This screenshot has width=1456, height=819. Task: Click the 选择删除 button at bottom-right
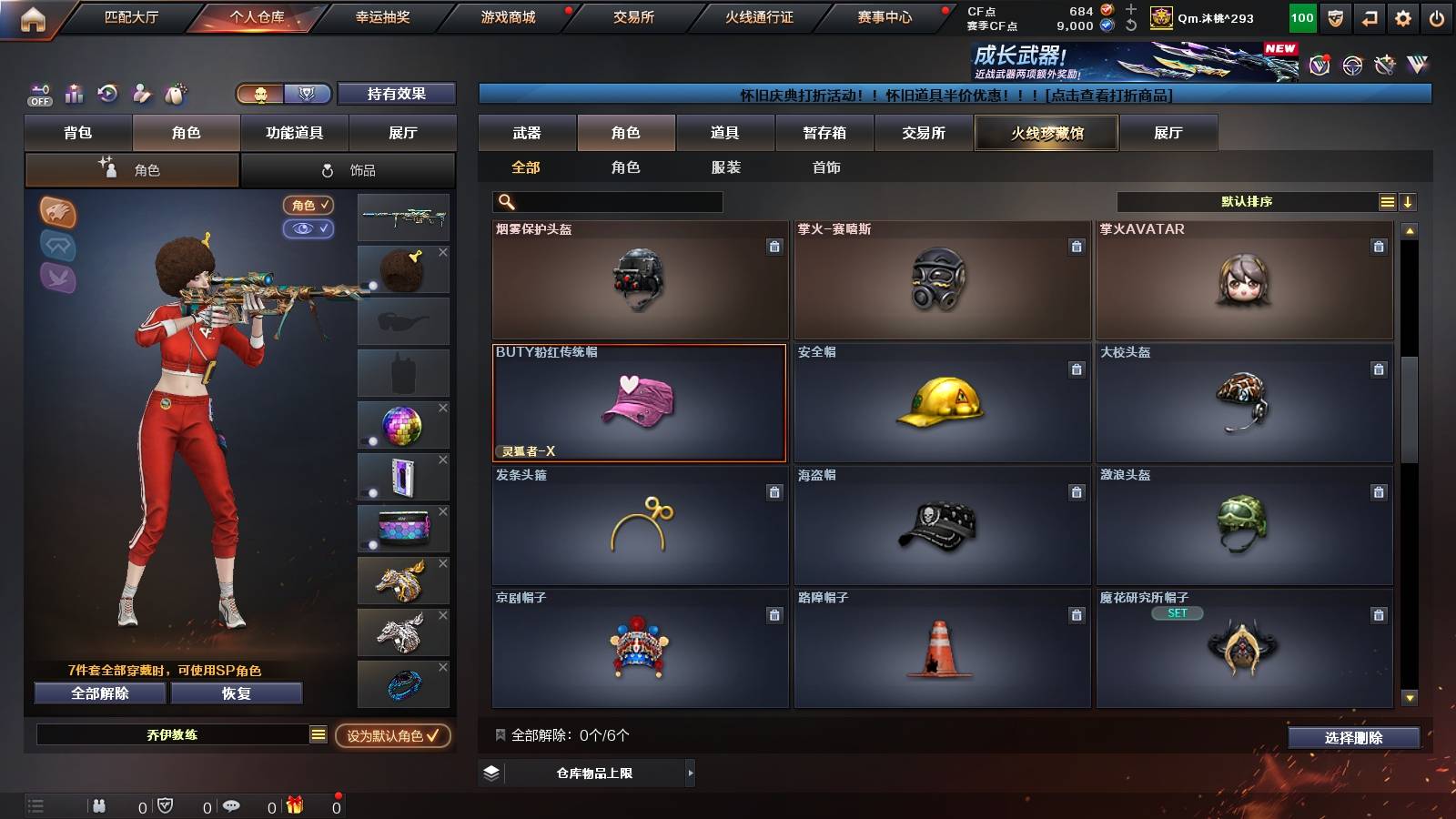1353,738
